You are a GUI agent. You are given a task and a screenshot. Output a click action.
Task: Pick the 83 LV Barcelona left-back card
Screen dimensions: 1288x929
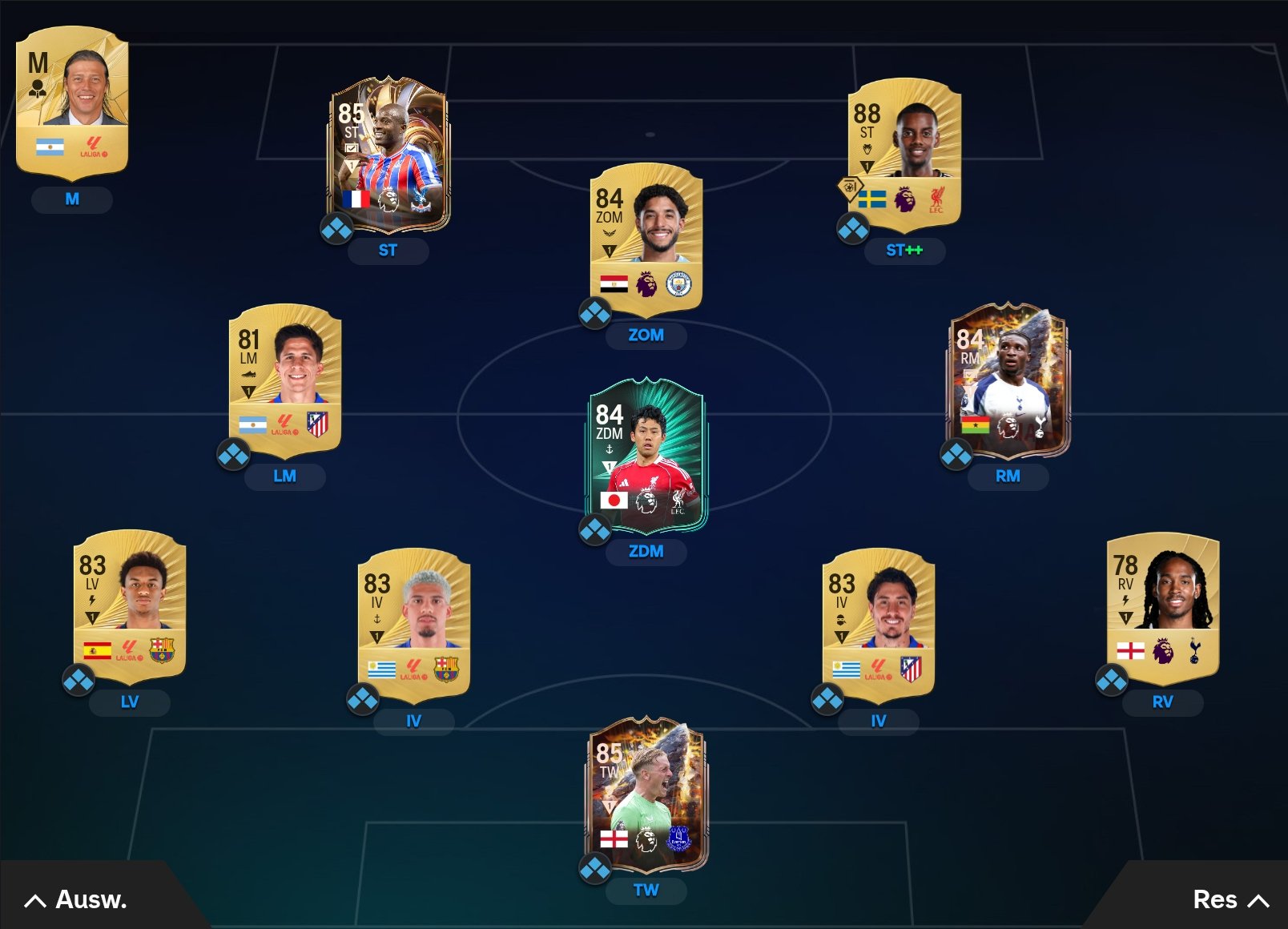[130, 605]
